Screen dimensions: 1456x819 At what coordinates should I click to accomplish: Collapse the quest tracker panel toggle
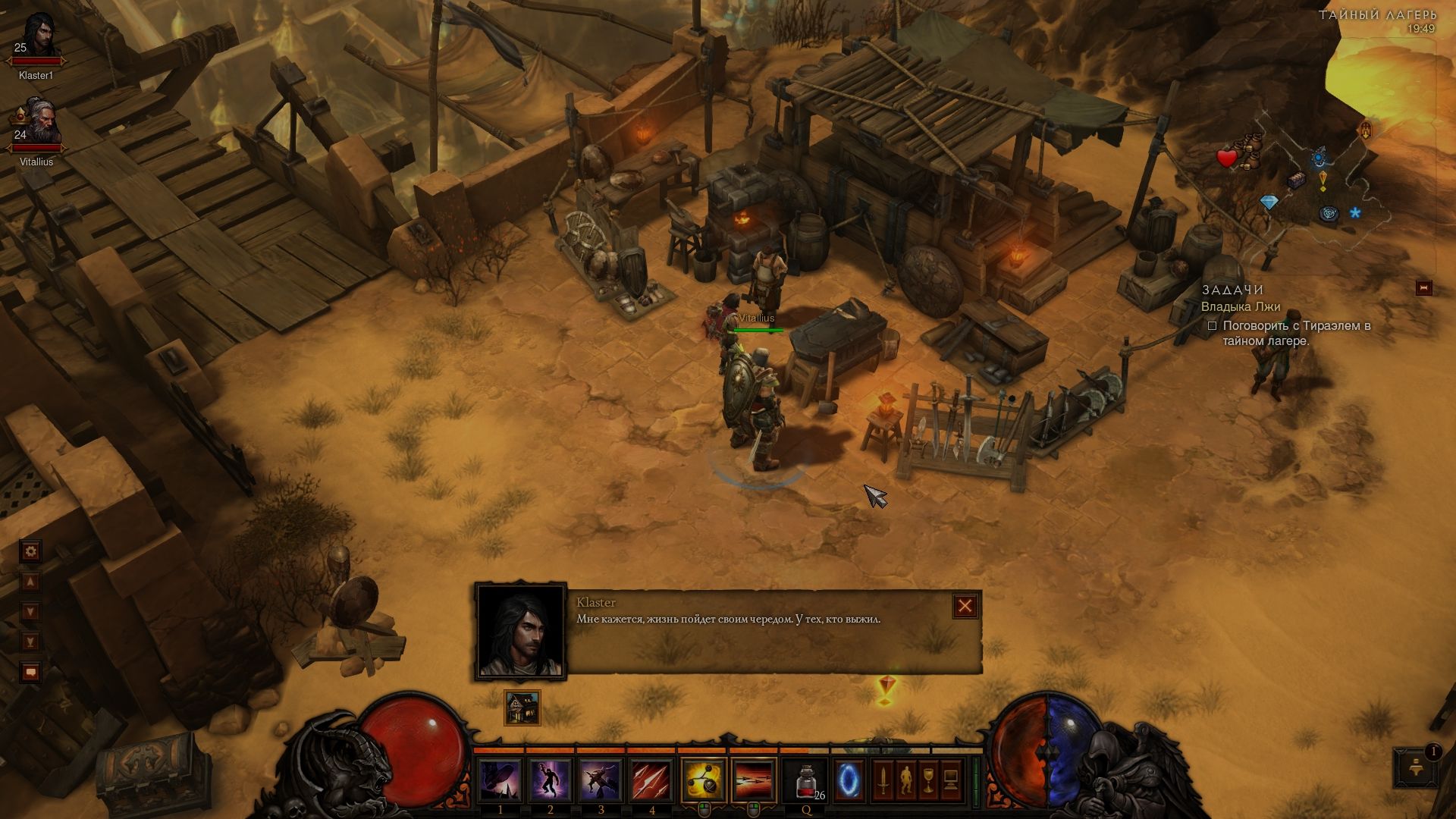(1423, 288)
